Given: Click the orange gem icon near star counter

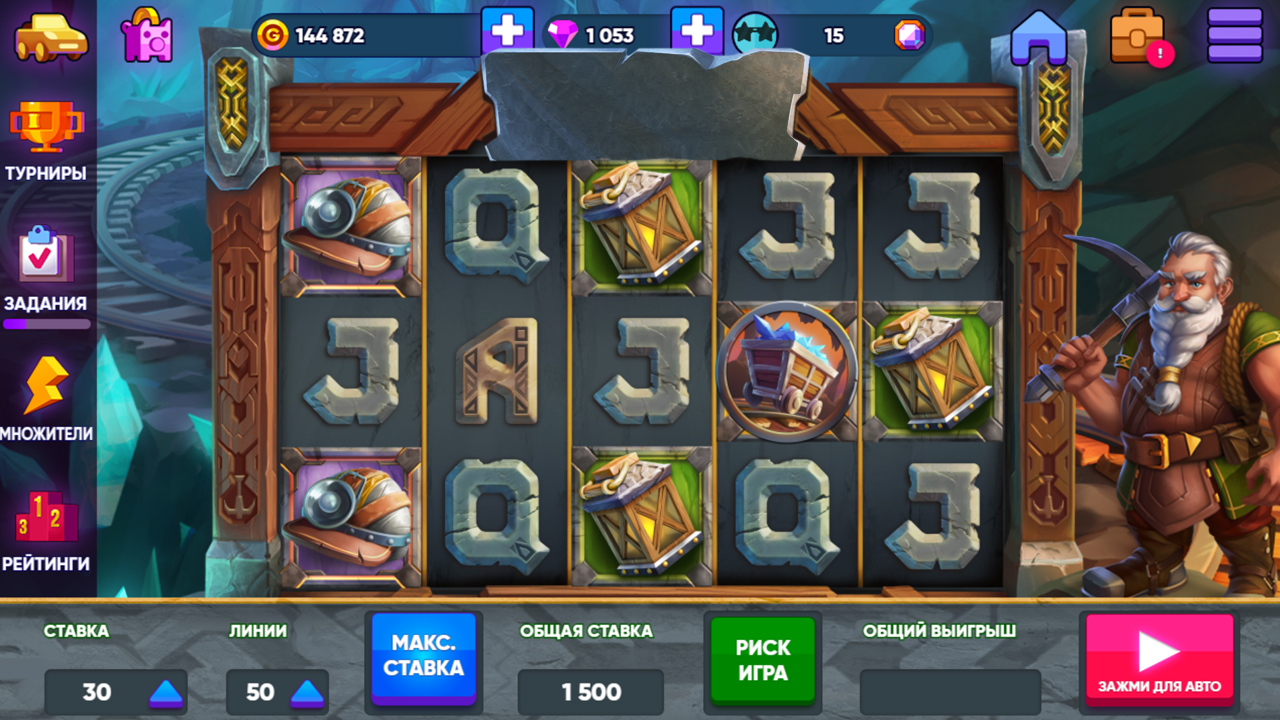Looking at the screenshot, I should (908, 34).
